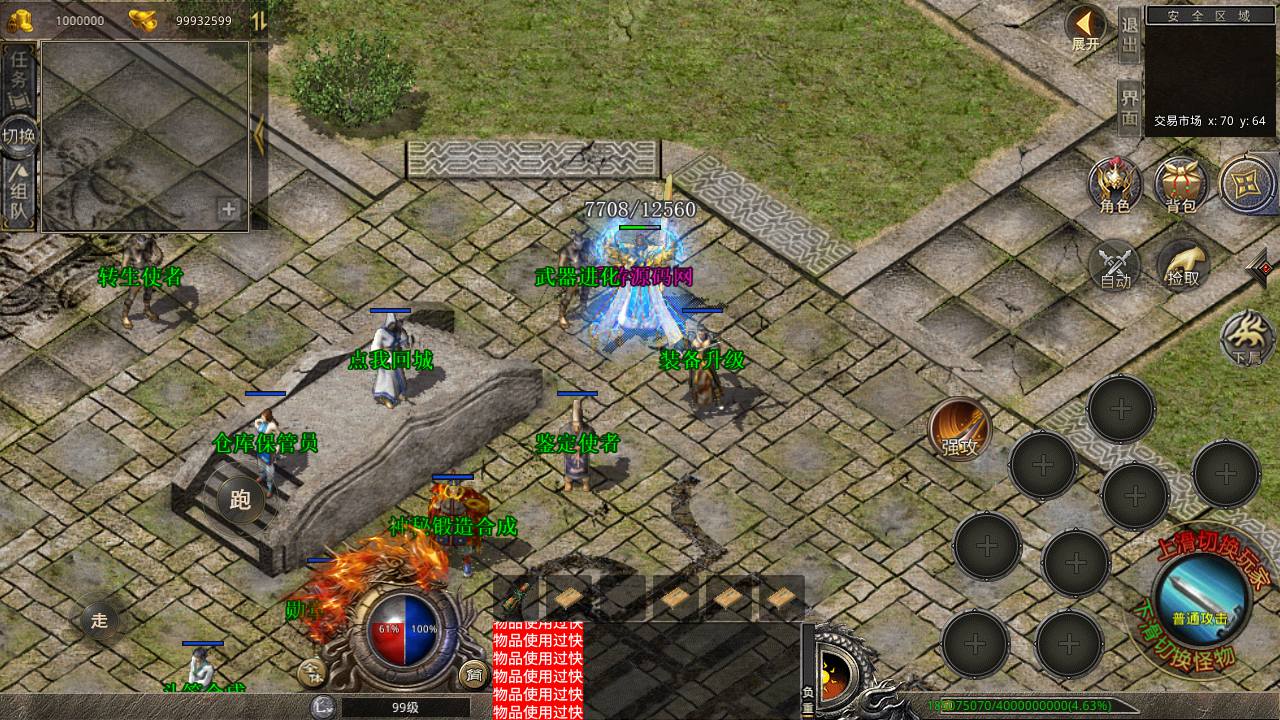The image size is (1280, 720).
Task: Toggle 跑 run movement mode
Action: pyautogui.click(x=240, y=500)
